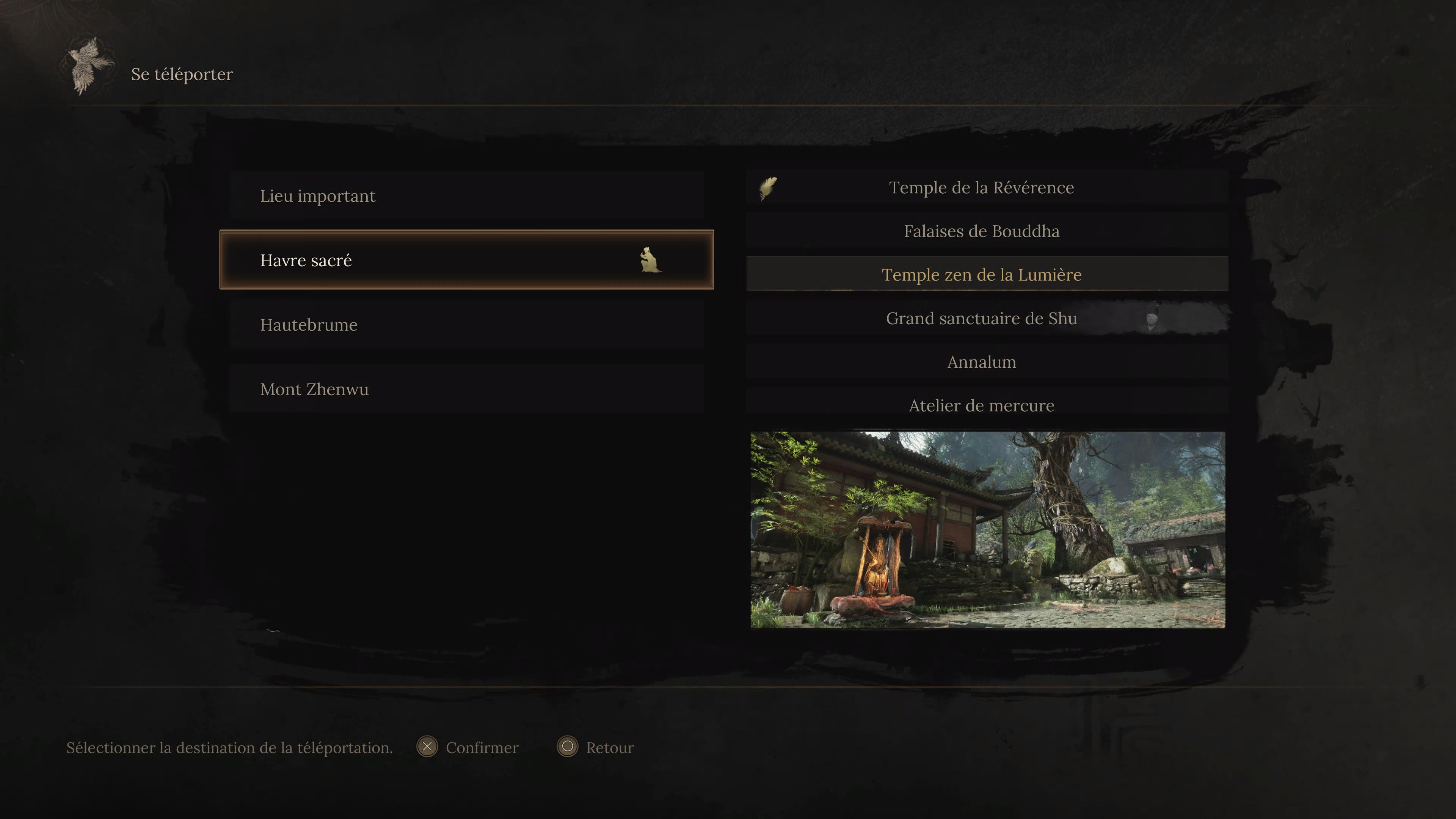Click the destination preview image

(987, 530)
